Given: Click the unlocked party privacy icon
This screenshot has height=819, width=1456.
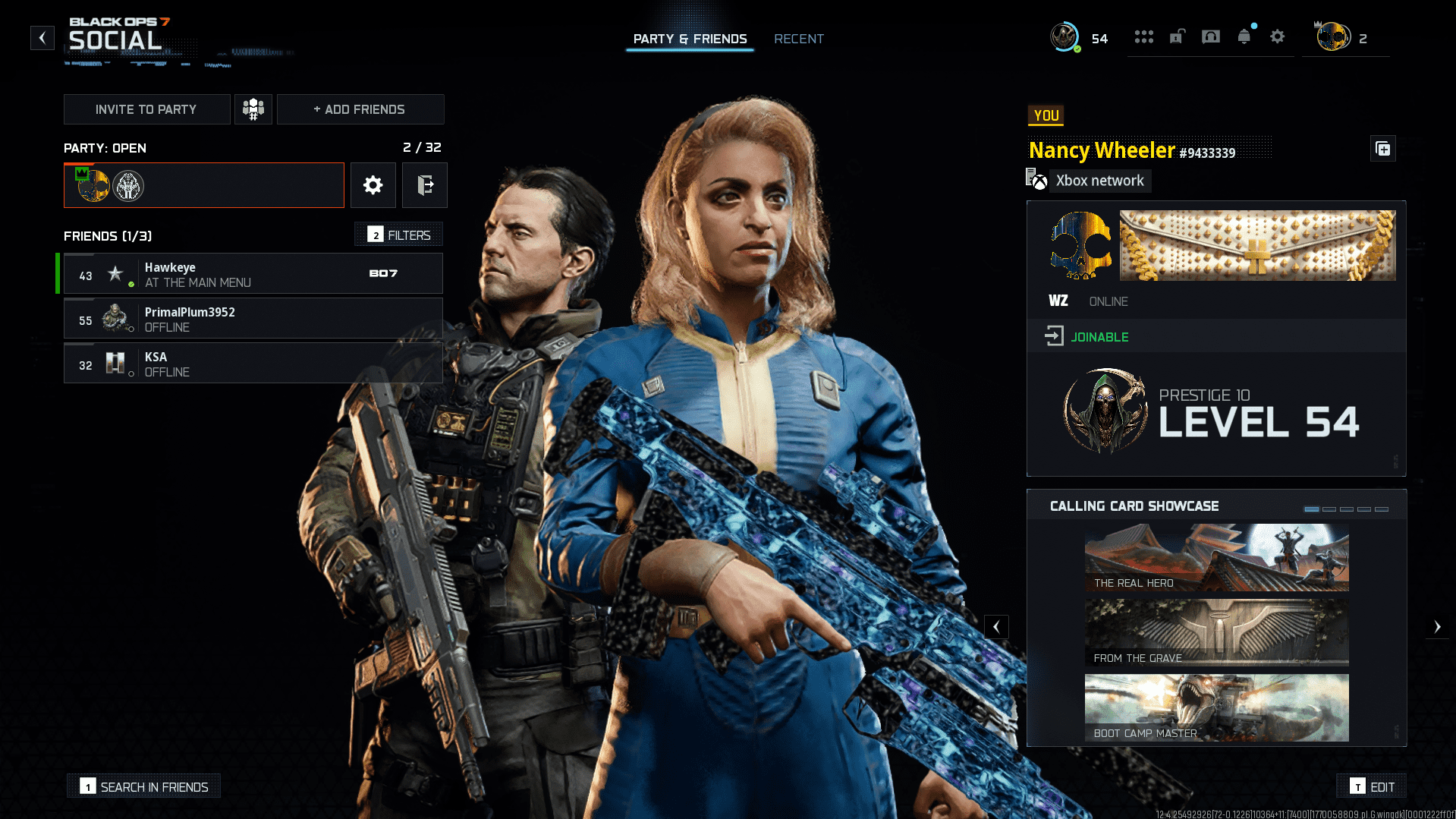Looking at the screenshot, I should click(x=1177, y=36).
